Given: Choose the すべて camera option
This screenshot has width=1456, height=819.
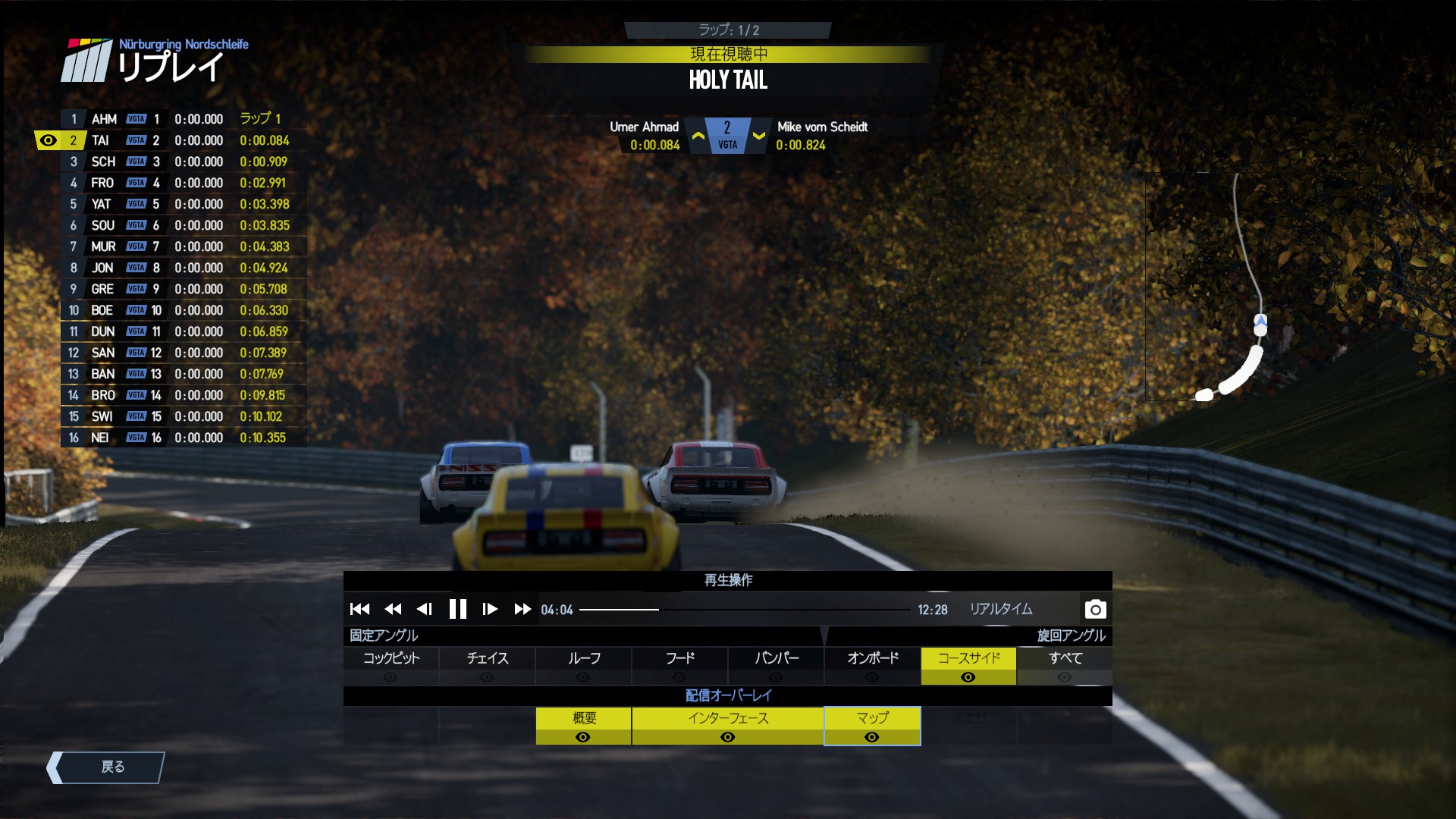Looking at the screenshot, I should pyautogui.click(x=1065, y=665).
